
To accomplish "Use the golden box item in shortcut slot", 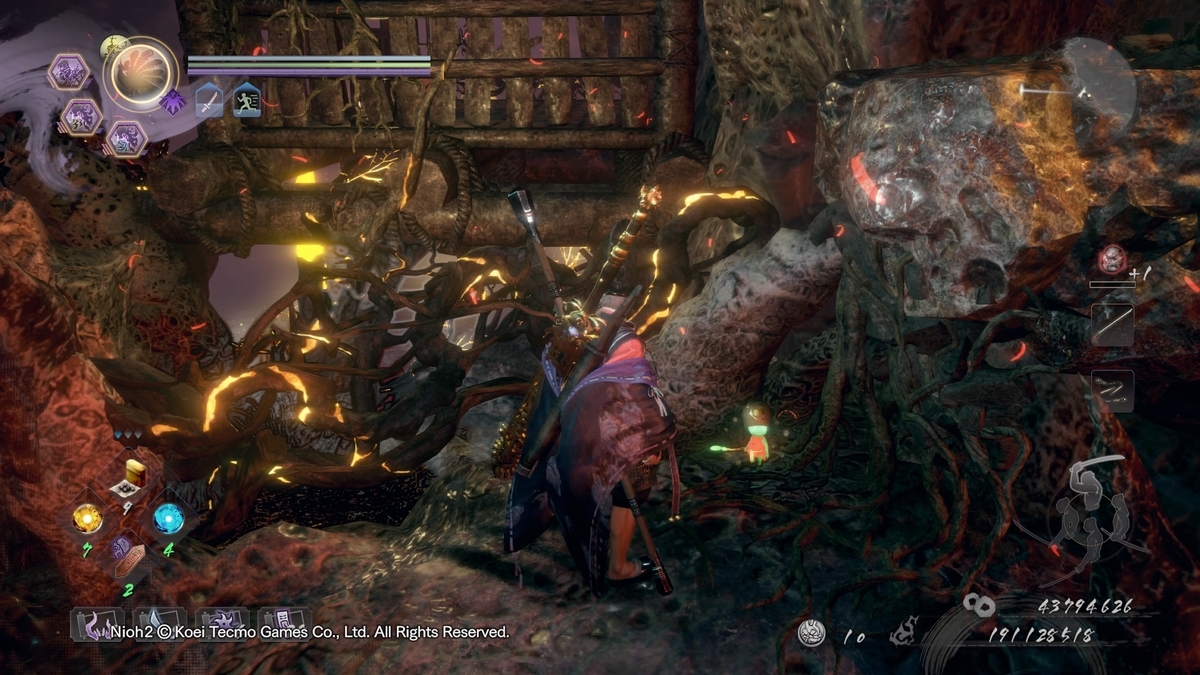I will coord(132,477).
